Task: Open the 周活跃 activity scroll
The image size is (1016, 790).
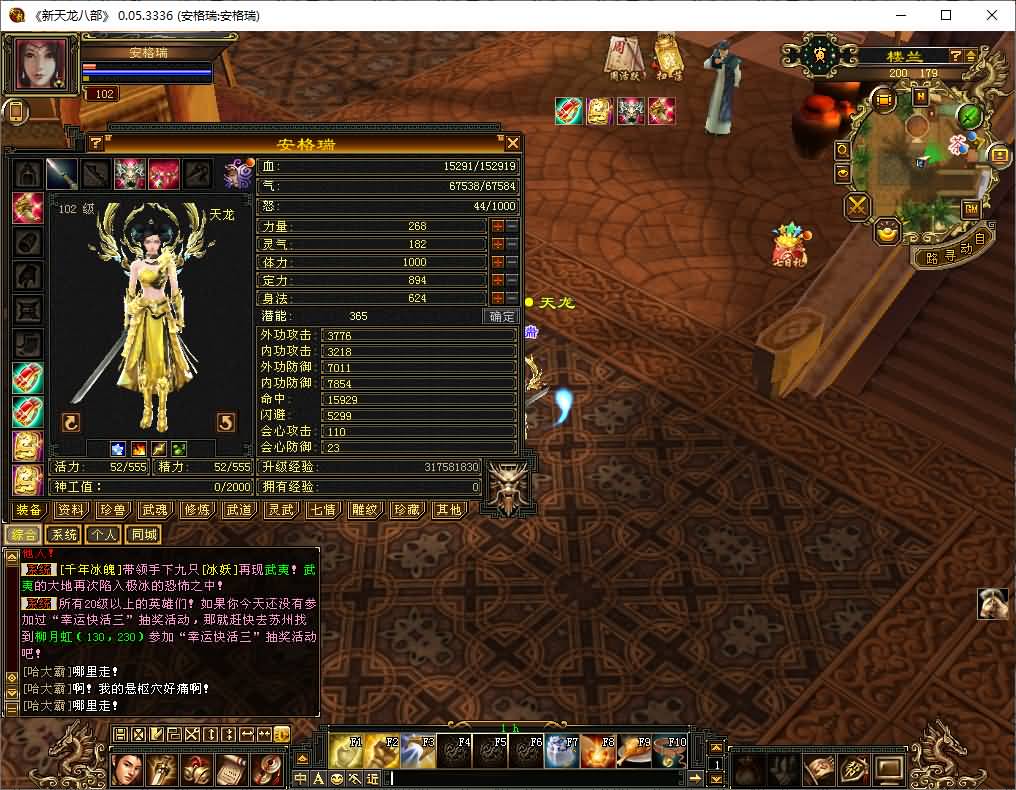Action: coord(626,56)
